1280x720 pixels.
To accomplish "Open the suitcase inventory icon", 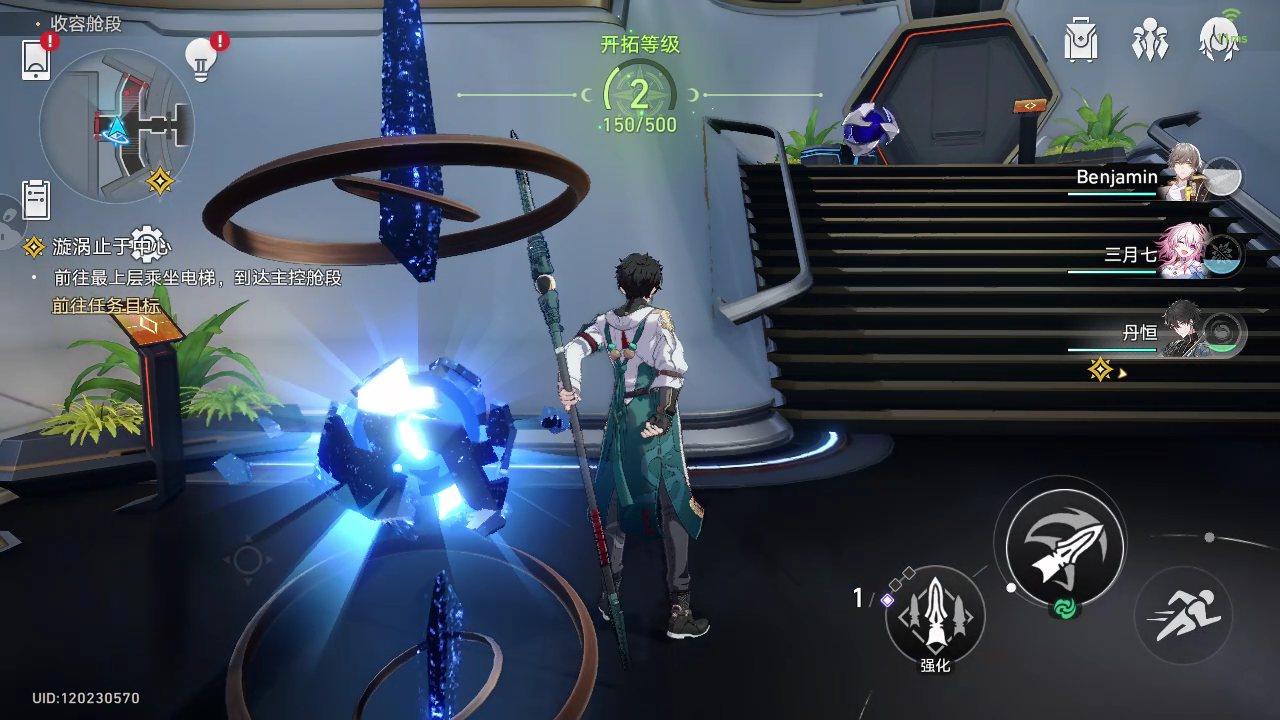I will pos(1081,40).
